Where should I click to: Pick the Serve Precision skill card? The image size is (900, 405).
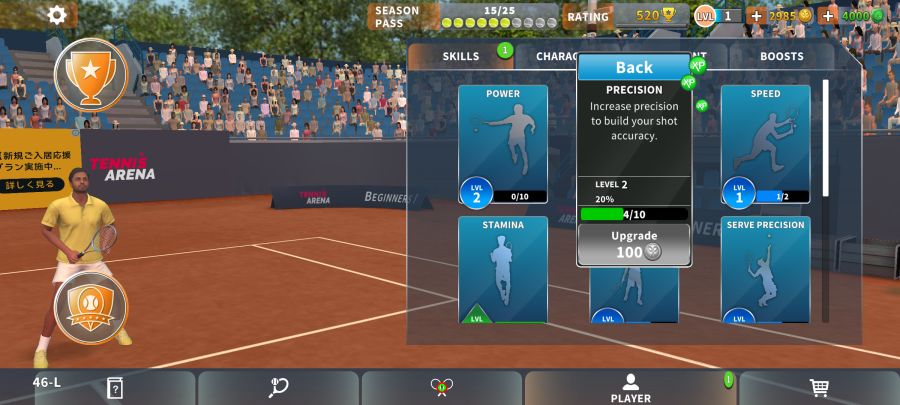(765, 269)
